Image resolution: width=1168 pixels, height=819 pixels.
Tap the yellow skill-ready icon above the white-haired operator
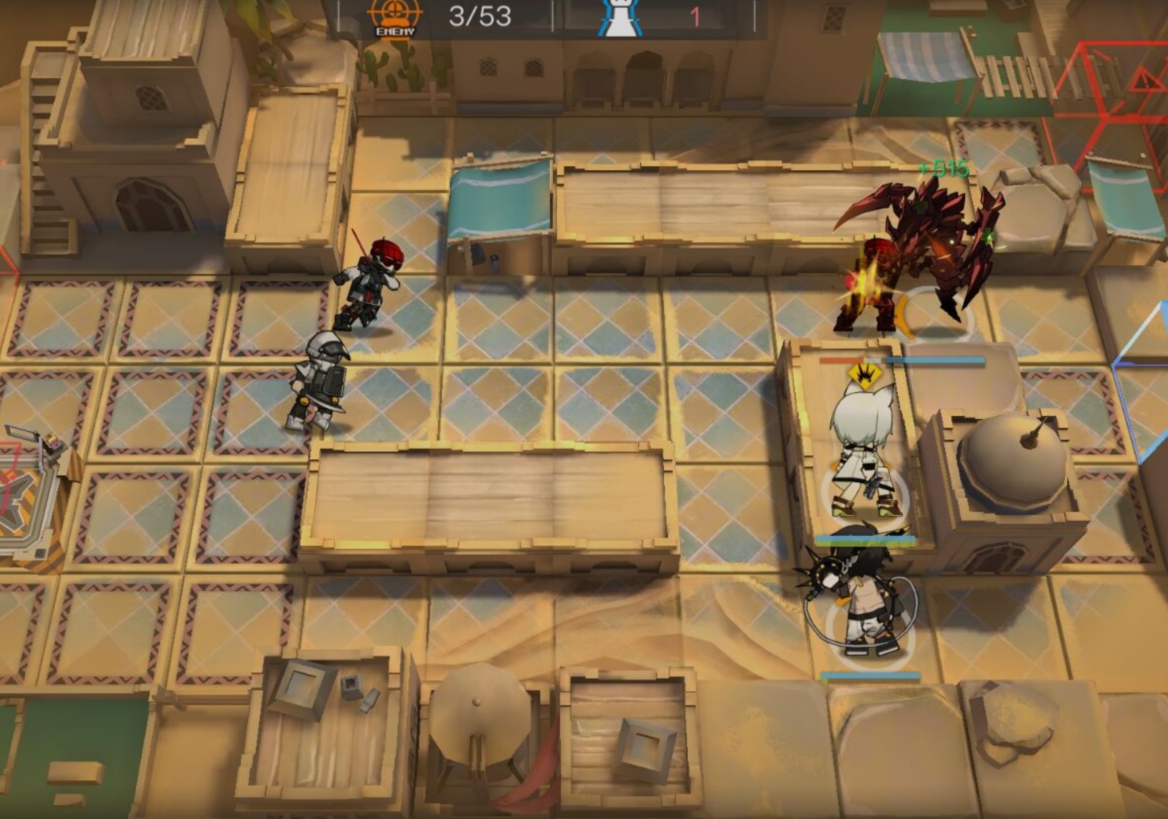pyautogui.click(x=863, y=376)
